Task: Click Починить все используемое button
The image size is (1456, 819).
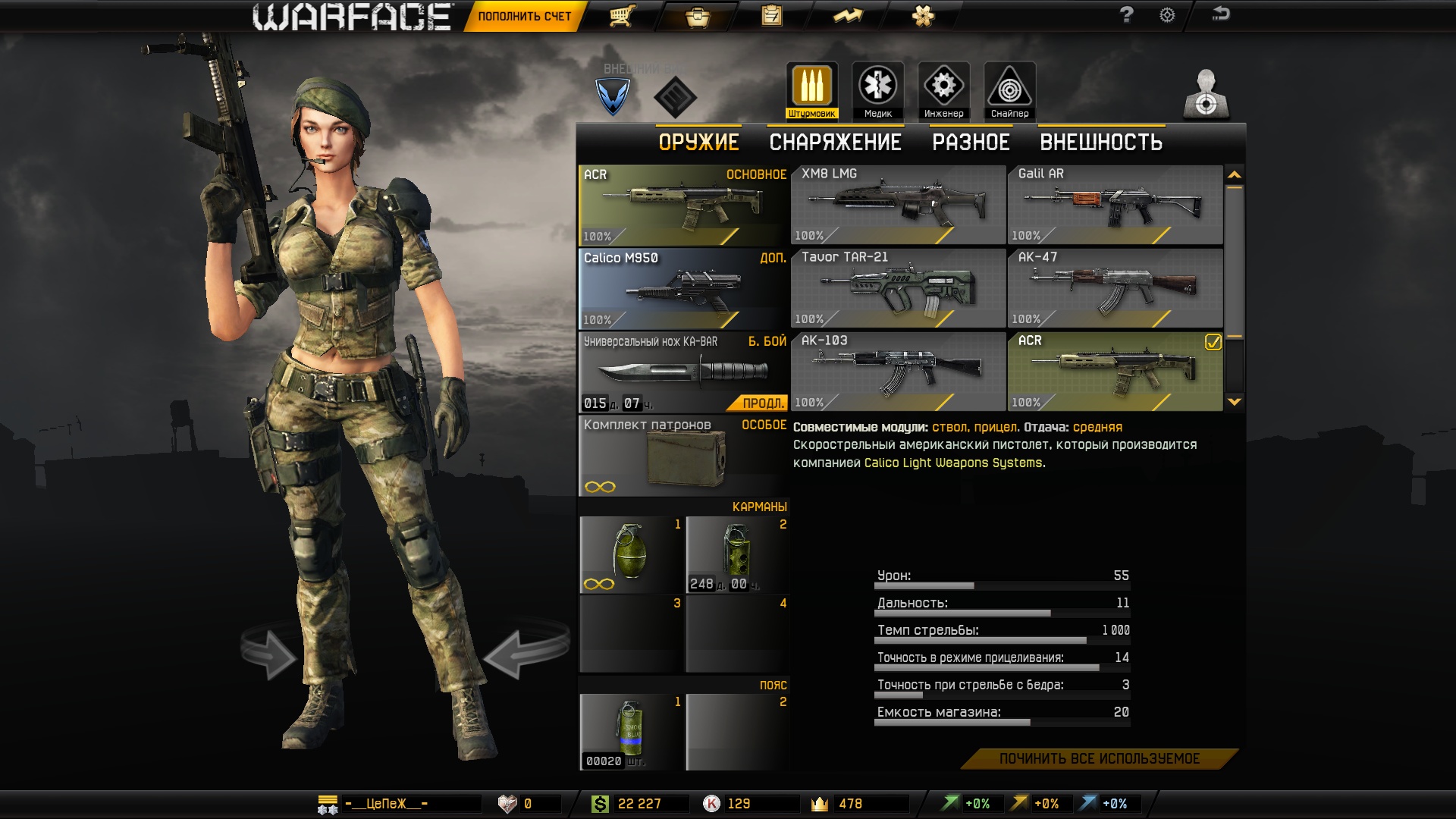Action: [x=1099, y=759]
